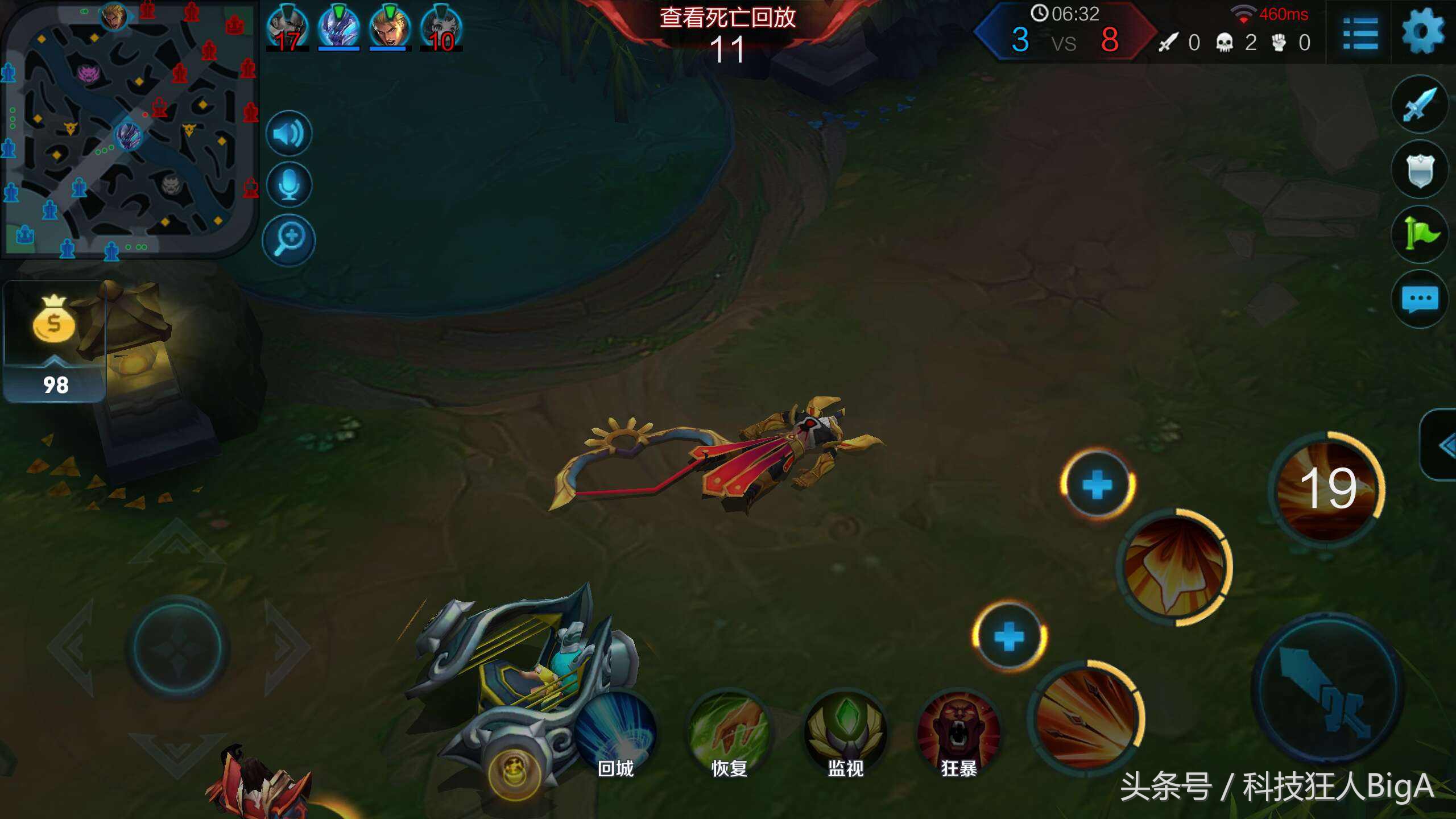This screenshot has width=1456, height=819.
Task: Send the sword attack signal
Action: pyautogui.click(x=1420, y=104)
